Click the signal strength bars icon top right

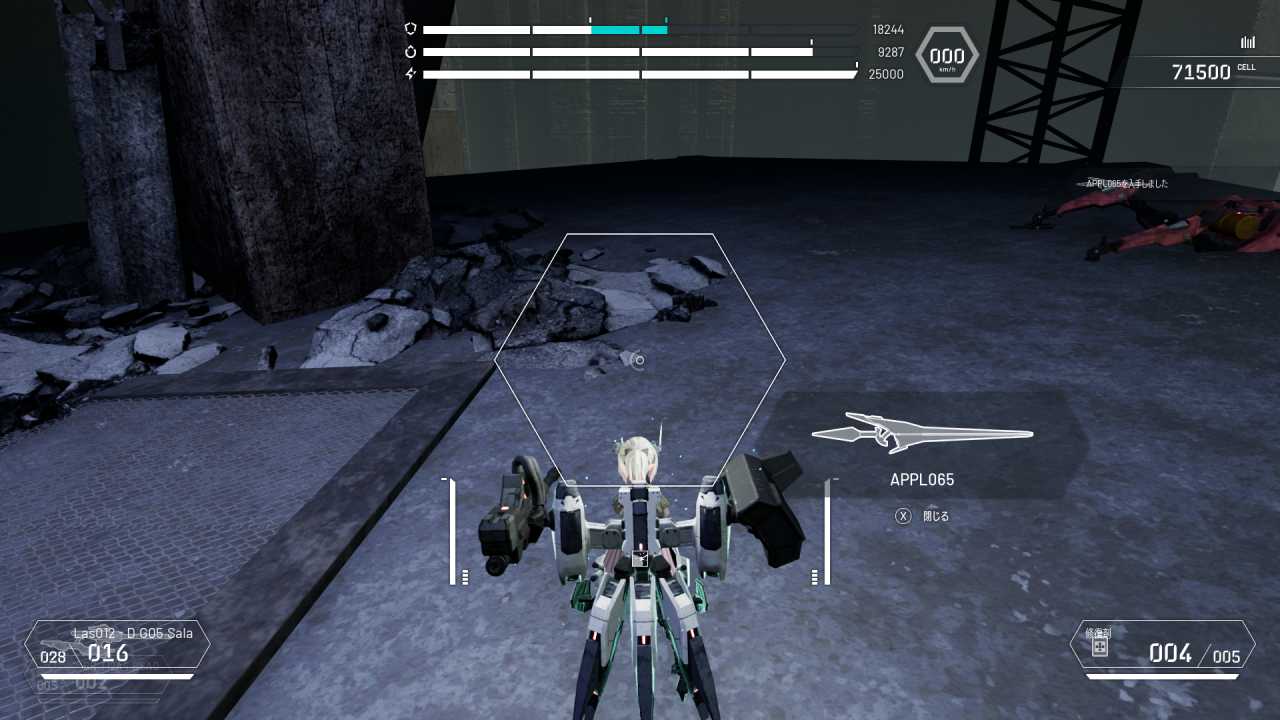1247,42
